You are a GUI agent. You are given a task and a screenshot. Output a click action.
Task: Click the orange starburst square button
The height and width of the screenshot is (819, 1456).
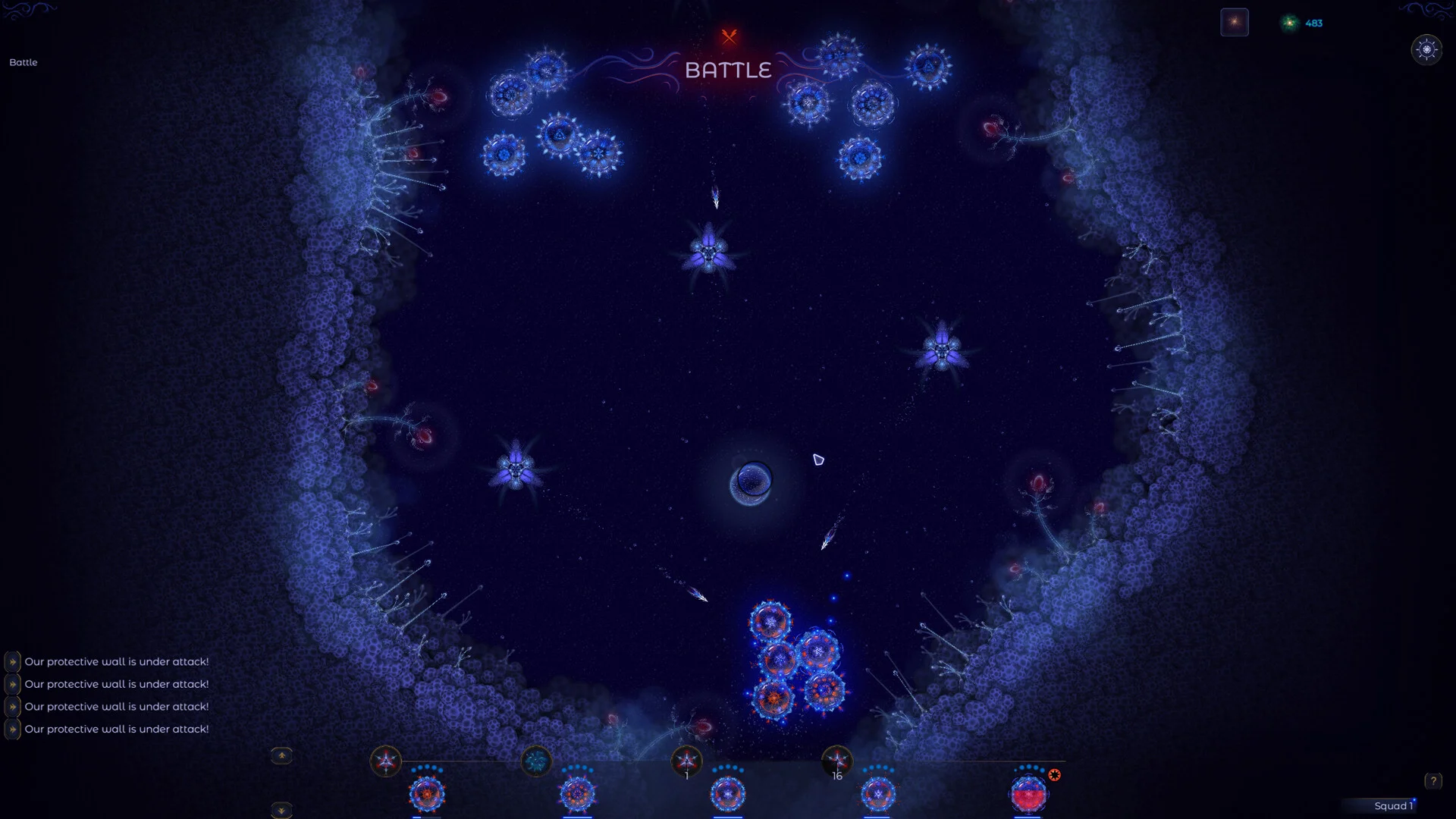pos(1234,23)
